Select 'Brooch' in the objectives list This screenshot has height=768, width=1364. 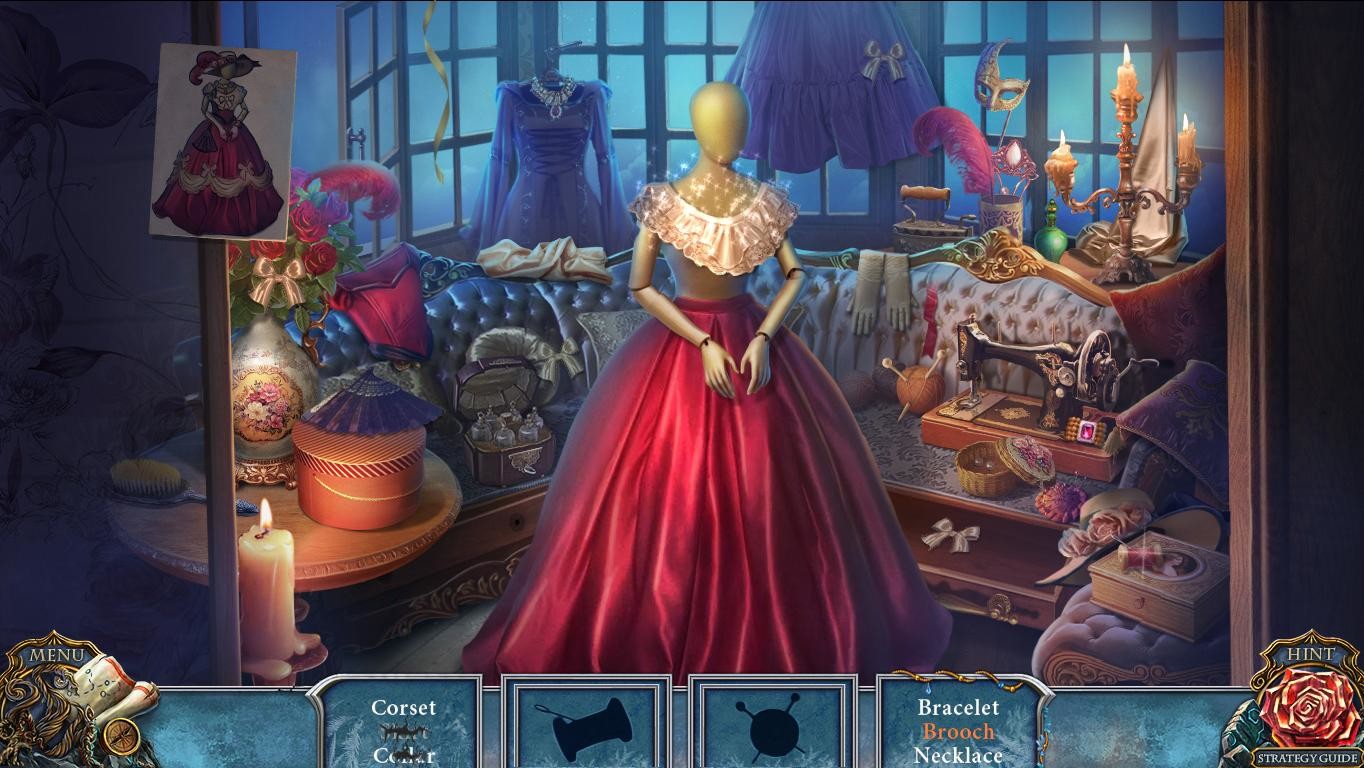pos(957,731)
